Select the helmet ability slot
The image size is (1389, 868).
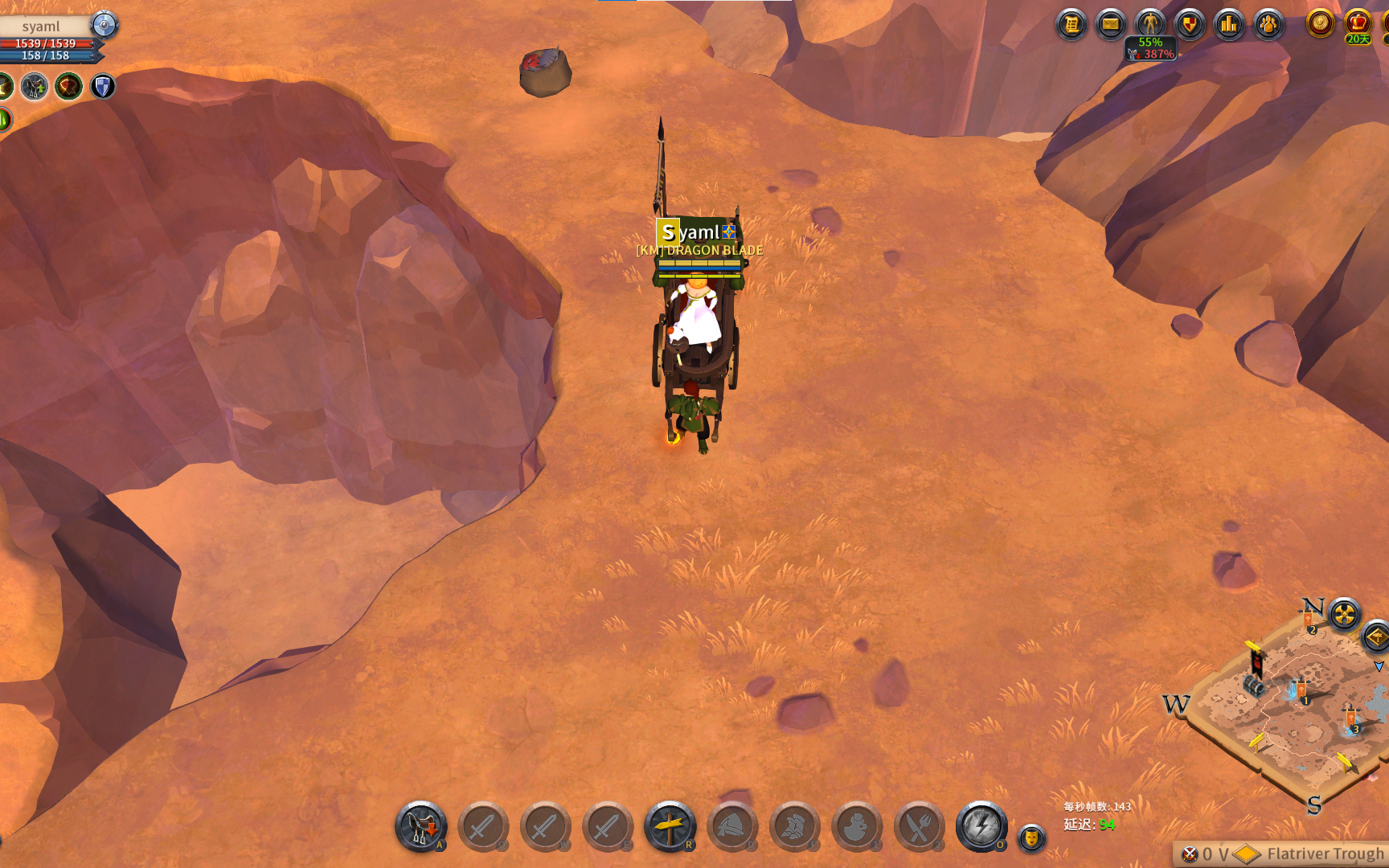tap(731, 826)
